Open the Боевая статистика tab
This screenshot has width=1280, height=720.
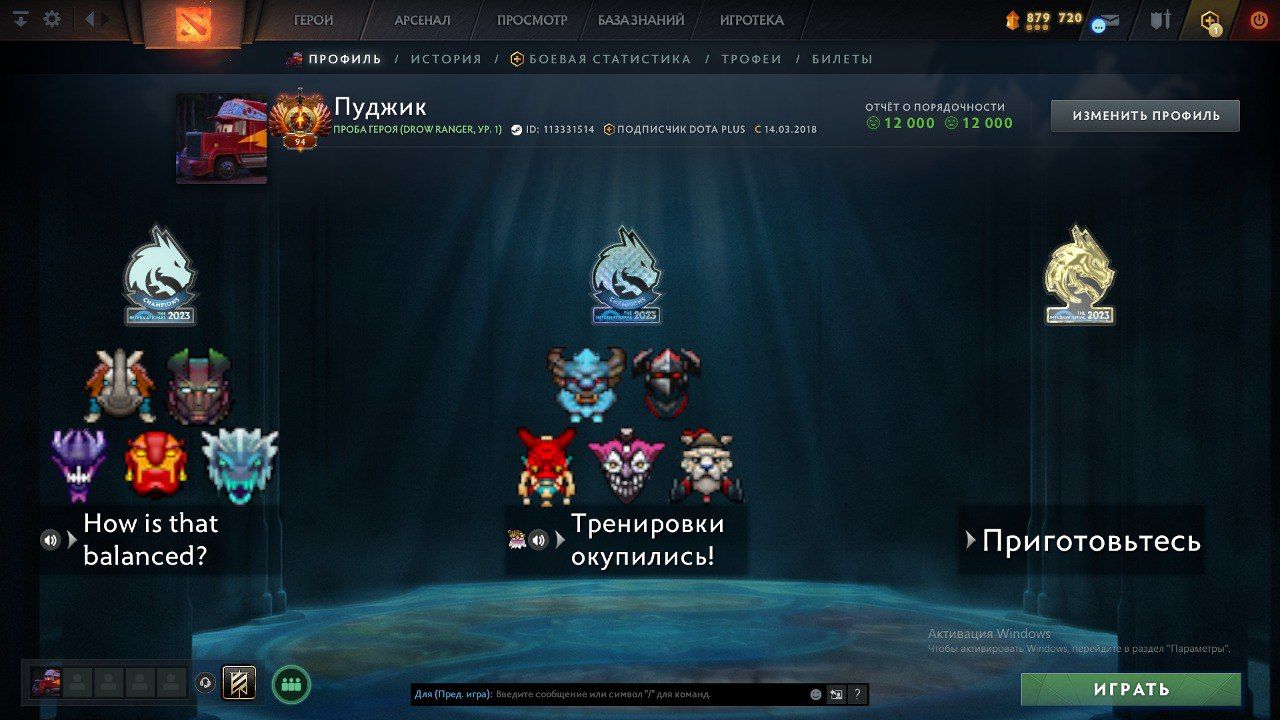tap(609, 59)
